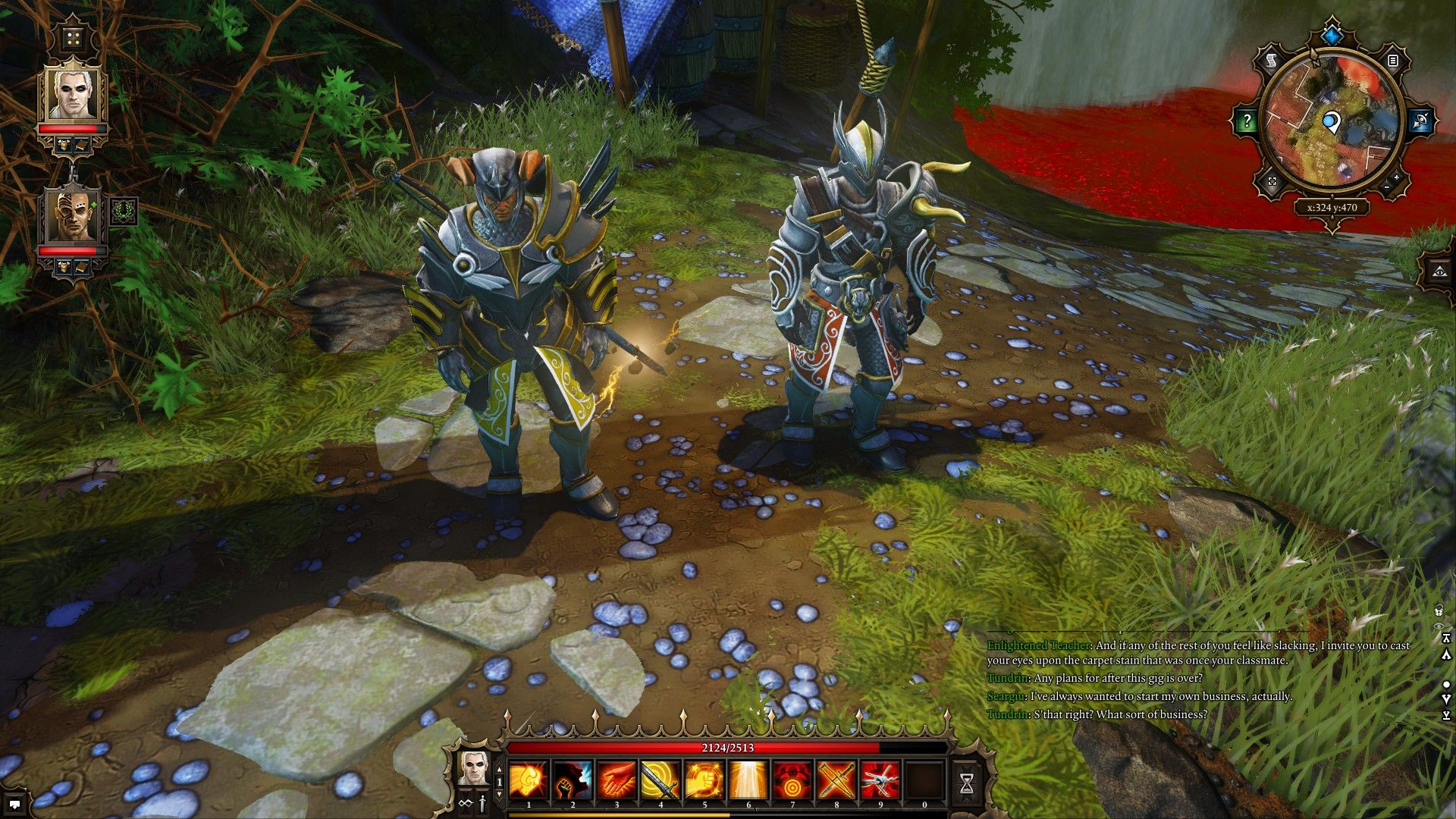Select the fiery fist skill in slot 1
This screenshot has height=819, width=1456.
529,778
